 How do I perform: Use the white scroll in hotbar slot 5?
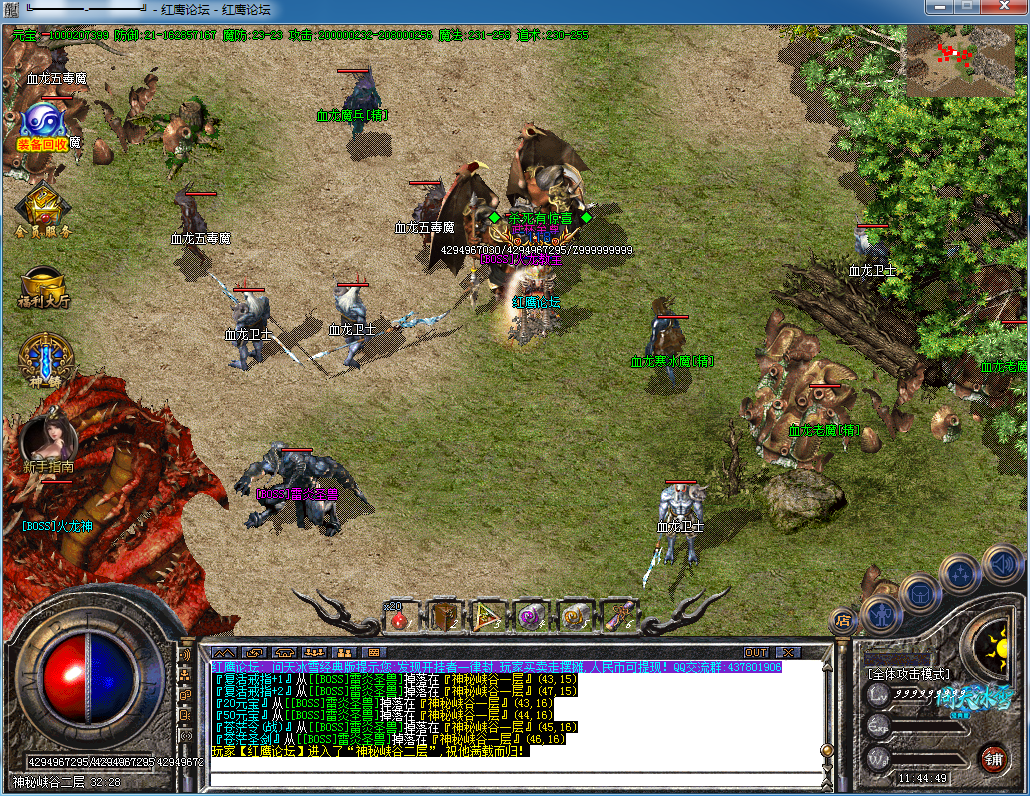pyautogui.click(x=574, y=615)
